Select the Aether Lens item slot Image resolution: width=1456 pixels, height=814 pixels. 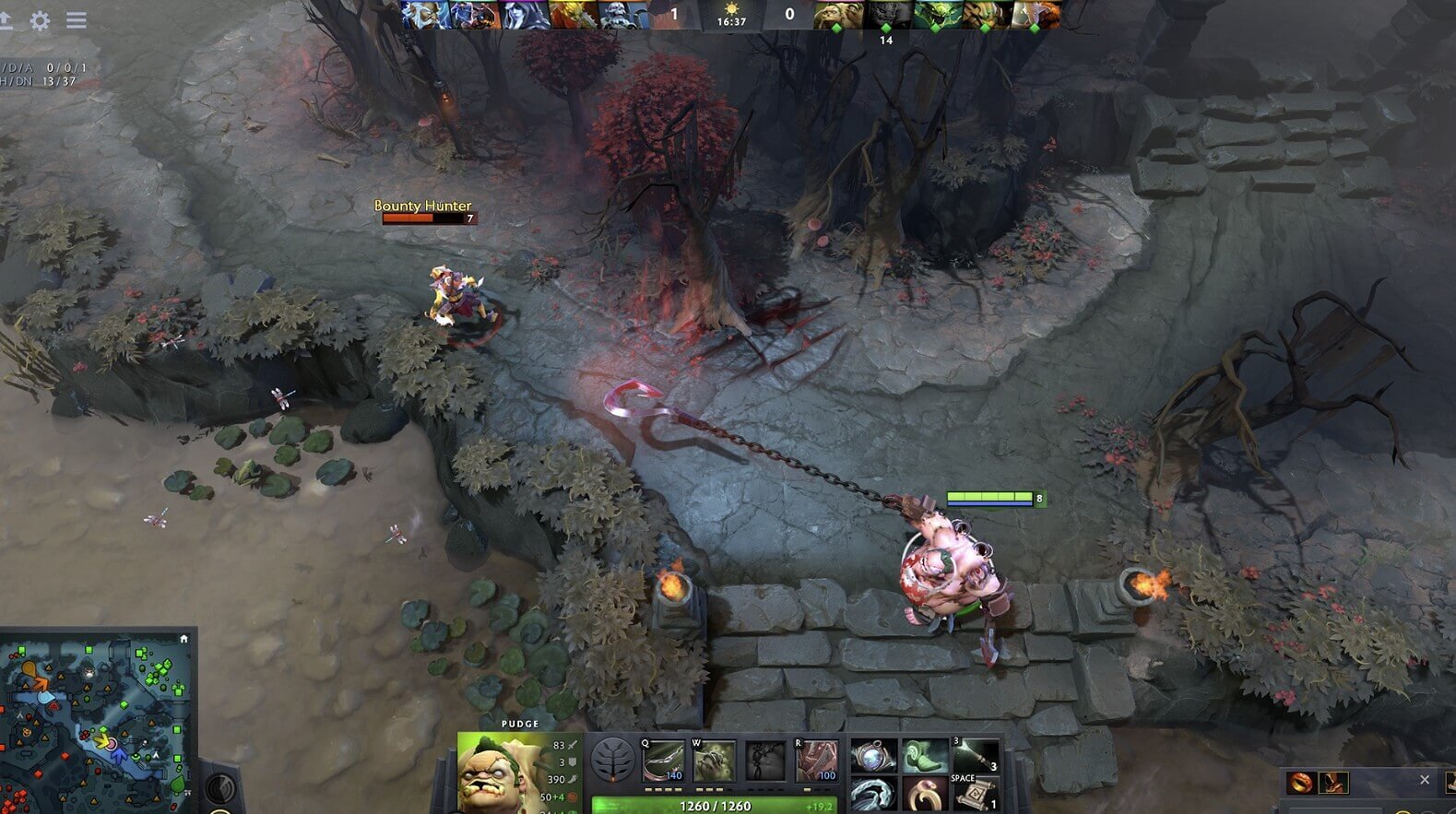[x=872, y=756]
